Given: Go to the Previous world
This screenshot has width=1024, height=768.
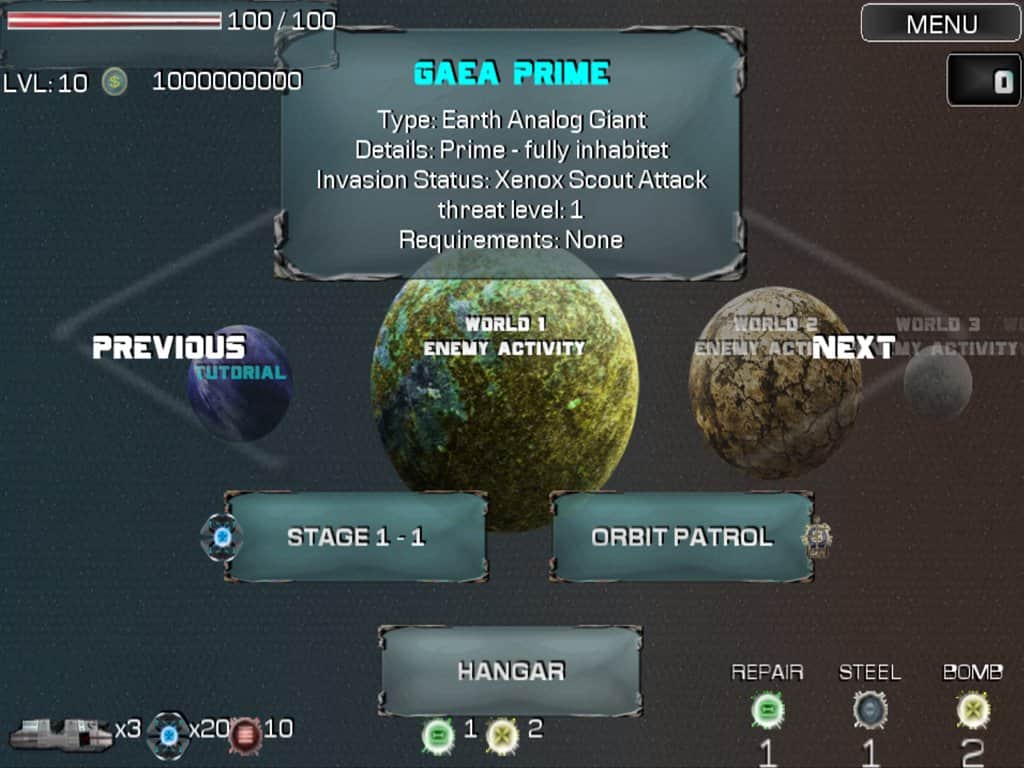Looking at the screenshot, I should point(168,347).
